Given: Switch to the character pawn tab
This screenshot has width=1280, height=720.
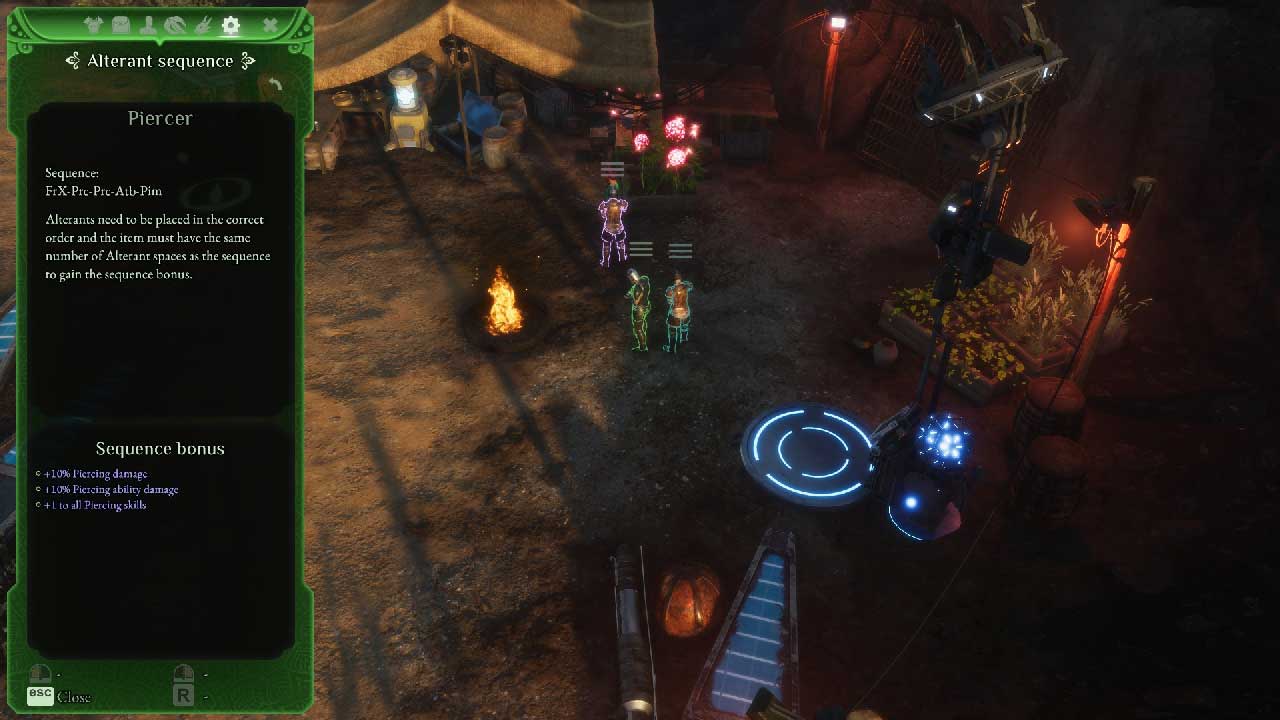Looking at the screenshot, I should pyautogui.click(x=148, y=26).
